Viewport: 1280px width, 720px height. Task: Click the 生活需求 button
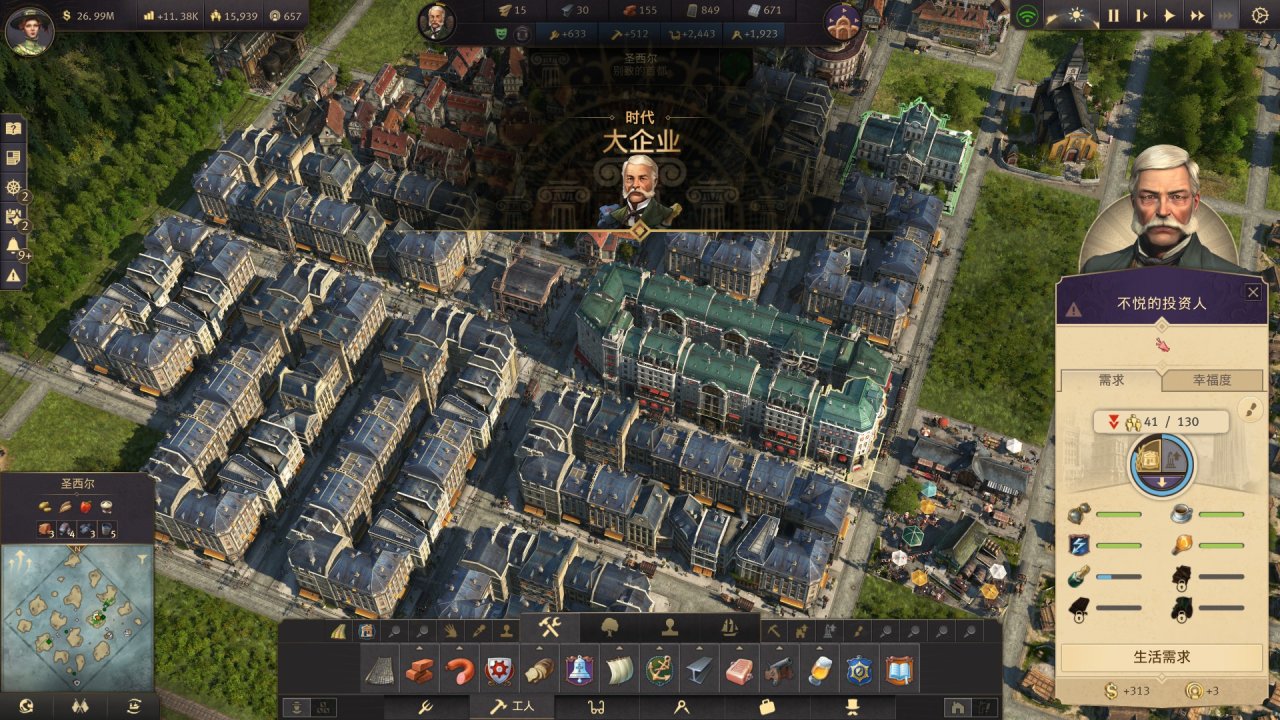click(x=1161, y=657)
